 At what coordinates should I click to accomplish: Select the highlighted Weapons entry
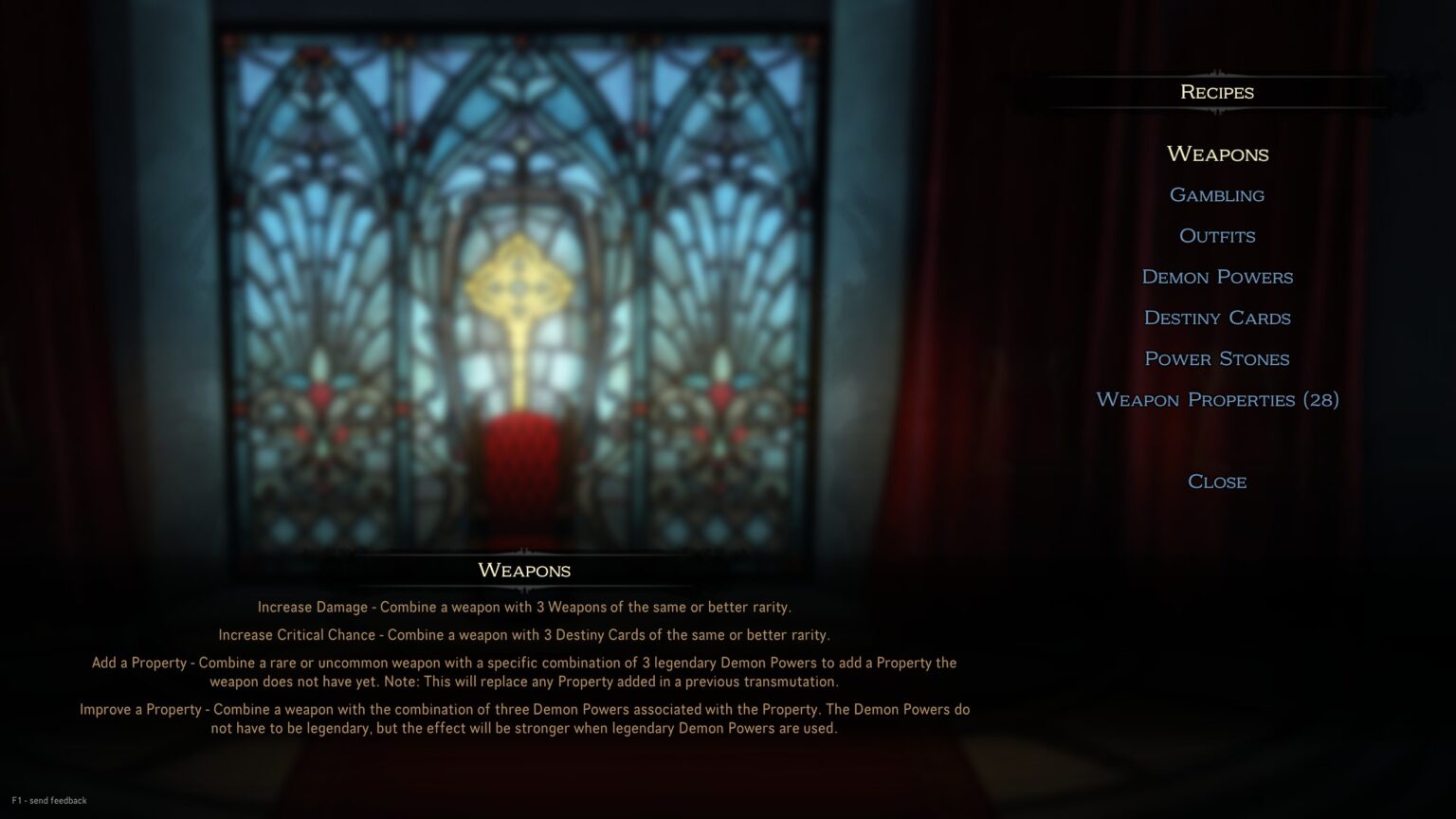(1217, 154)
